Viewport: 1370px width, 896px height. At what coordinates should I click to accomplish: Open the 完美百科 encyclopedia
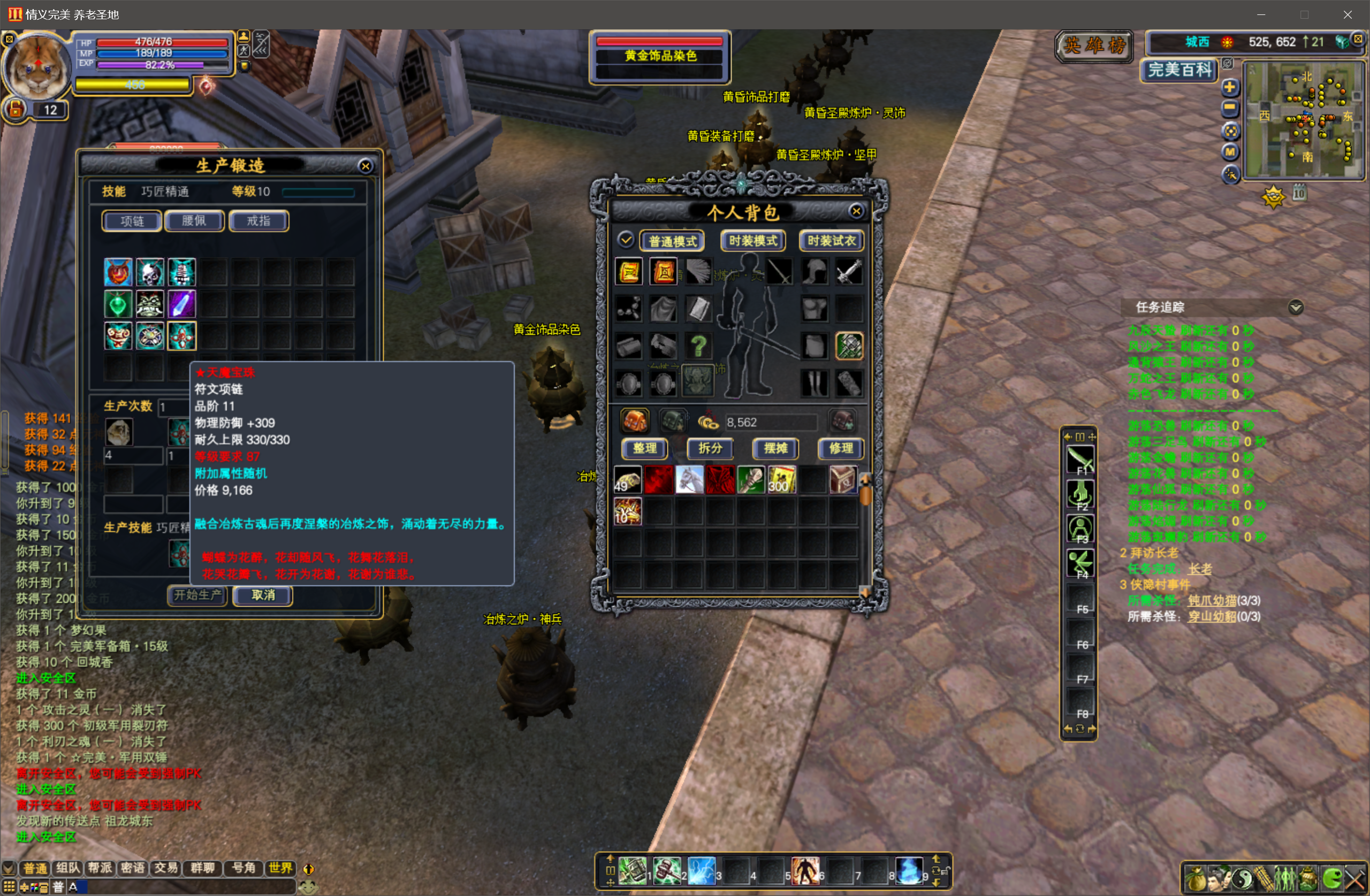[x=1179, y=70]
